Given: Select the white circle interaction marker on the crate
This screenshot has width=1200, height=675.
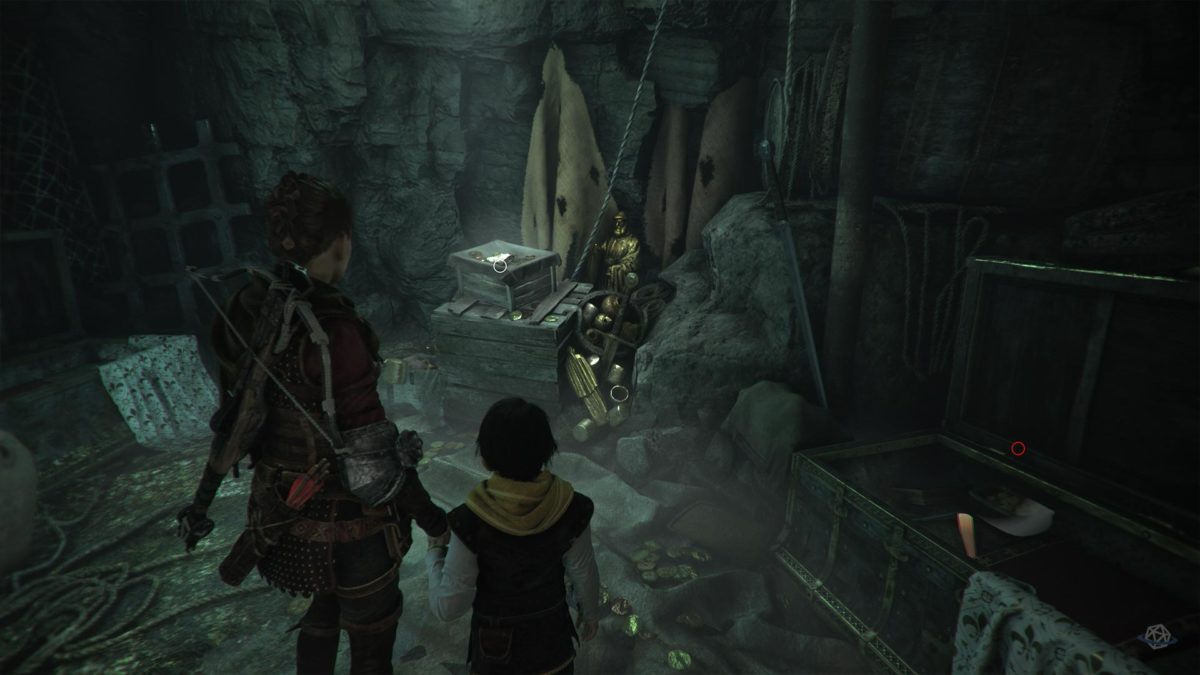Looking at the screenshot, I should [x=498, y=264].
